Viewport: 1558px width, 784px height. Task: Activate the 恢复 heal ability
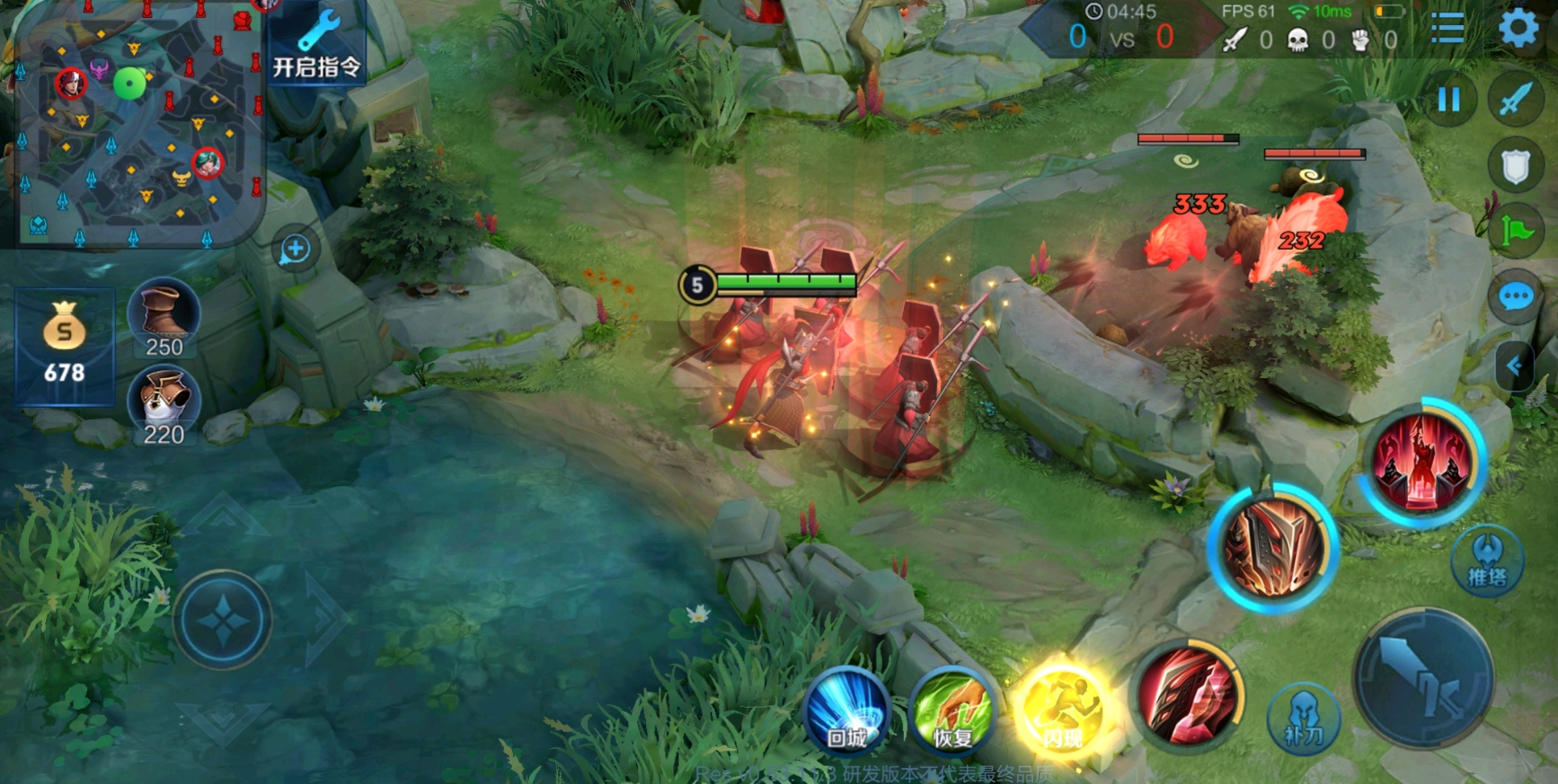tap(952, 714)
